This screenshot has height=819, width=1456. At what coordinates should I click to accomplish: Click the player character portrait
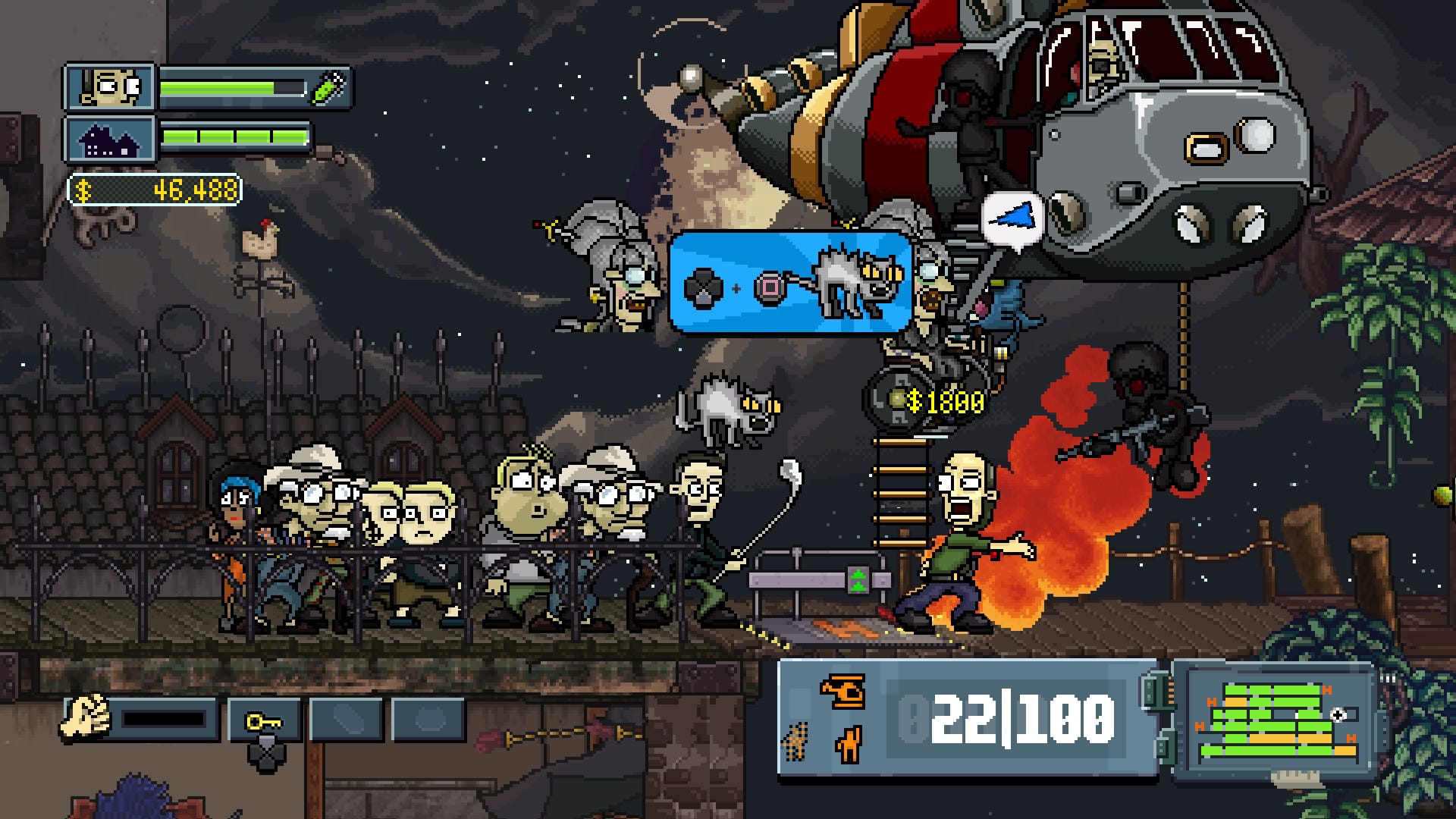click(x=111, y=87)
